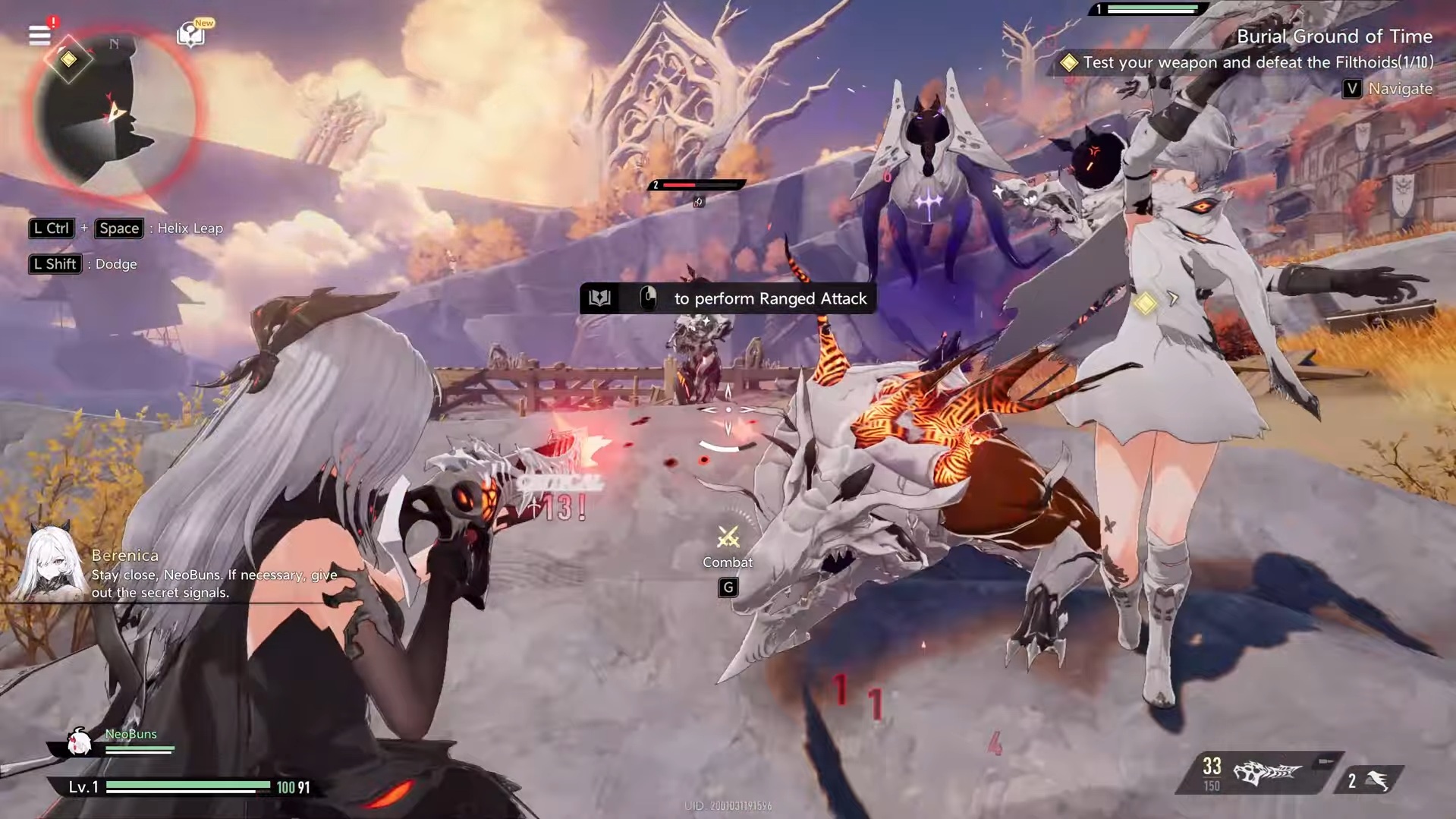This screenshot has height=819, width=1456.
Task: Switch to the secondary melee weapon slot
Action: coord(1370,780)
